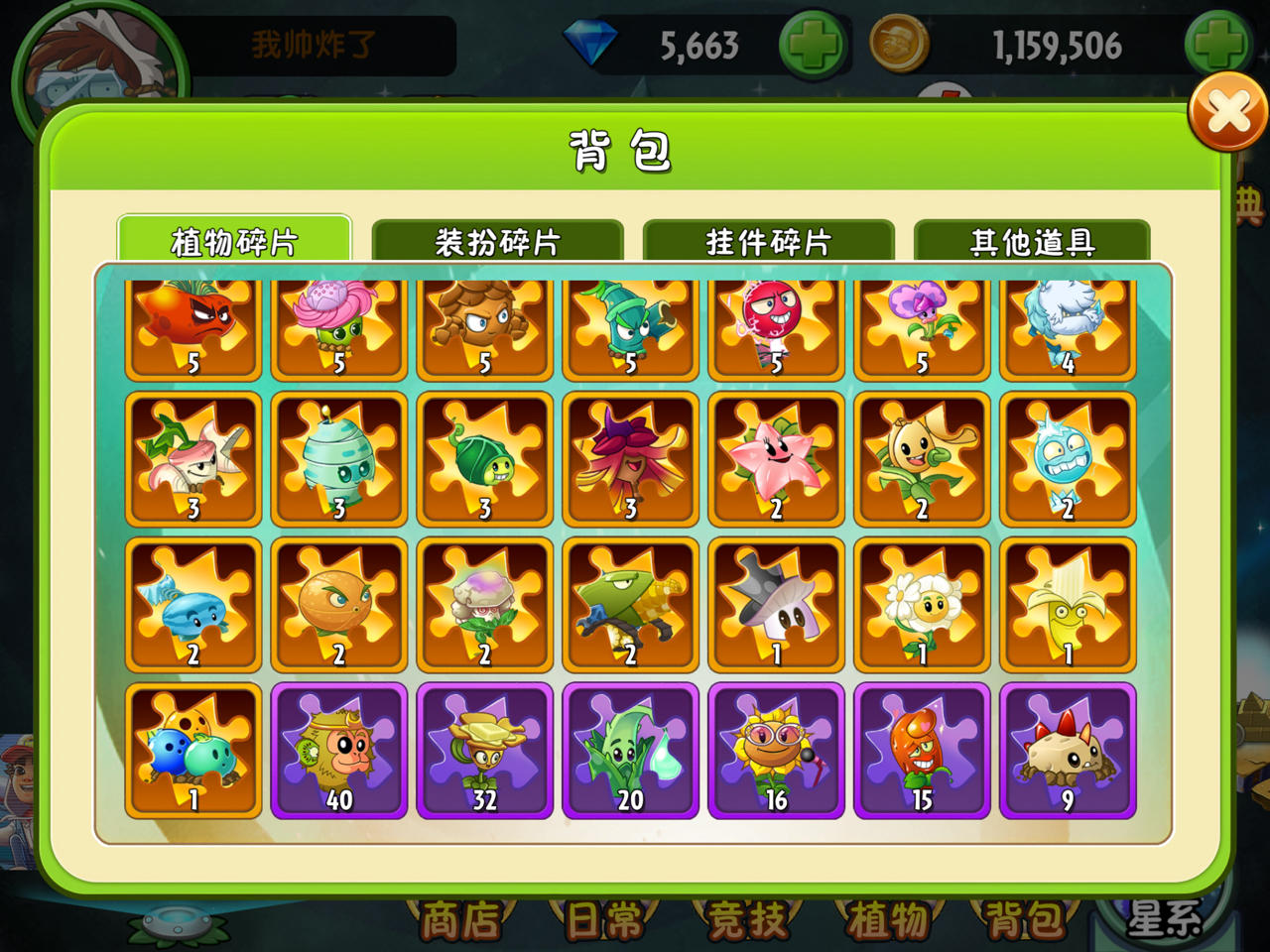Screen dimensions: 1270x952
Task: Open the 挂件碎片 tab
Action: [x=767, y=238]
